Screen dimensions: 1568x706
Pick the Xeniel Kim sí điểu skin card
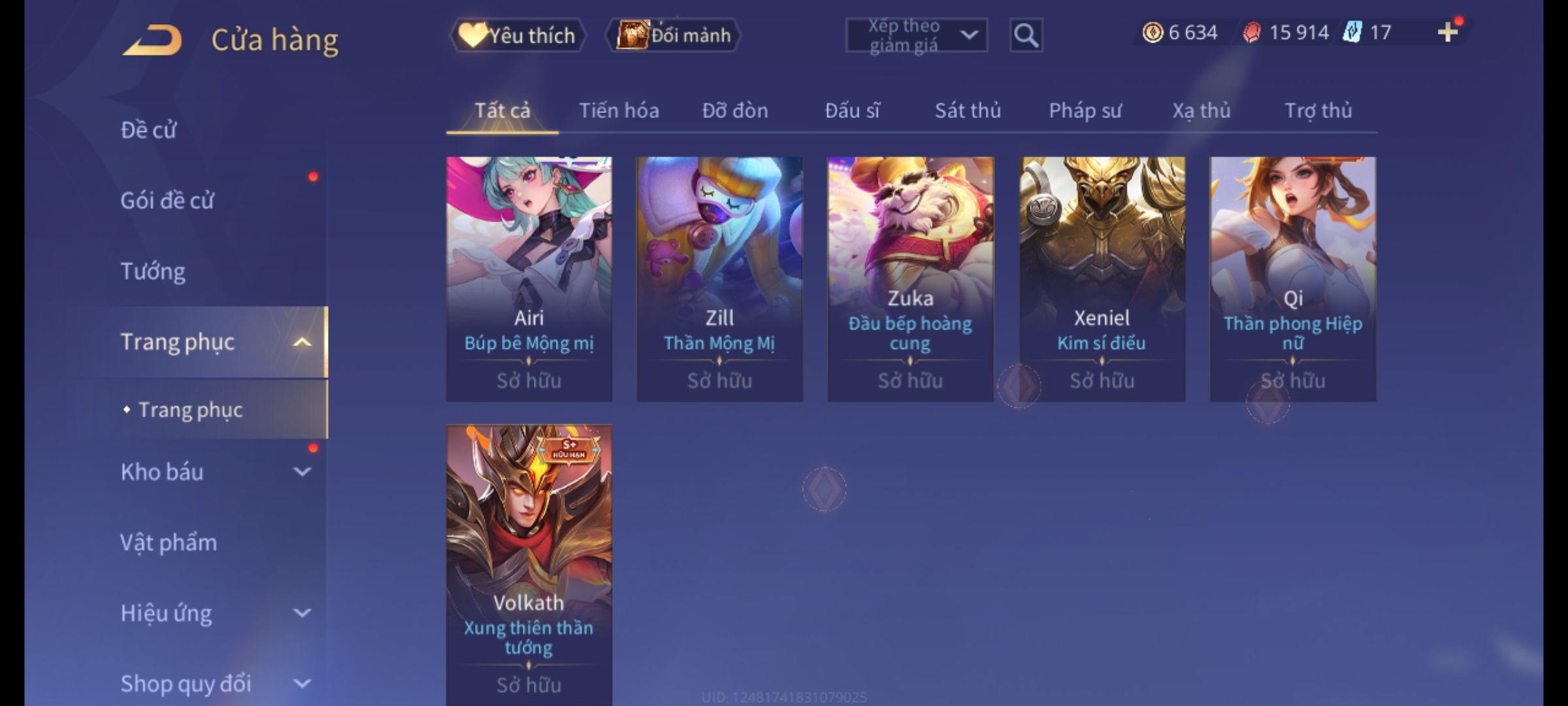pos(1102,278)
